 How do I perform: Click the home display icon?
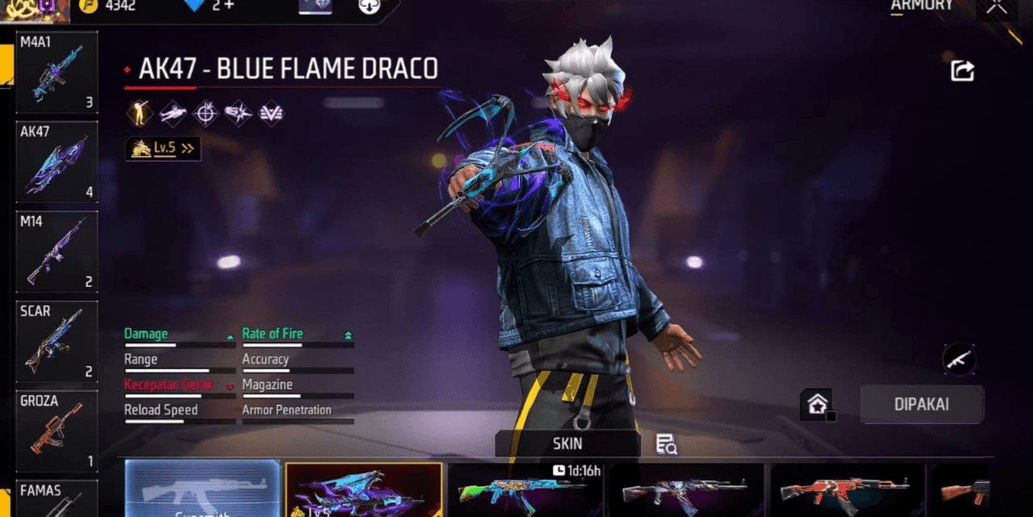817,404
